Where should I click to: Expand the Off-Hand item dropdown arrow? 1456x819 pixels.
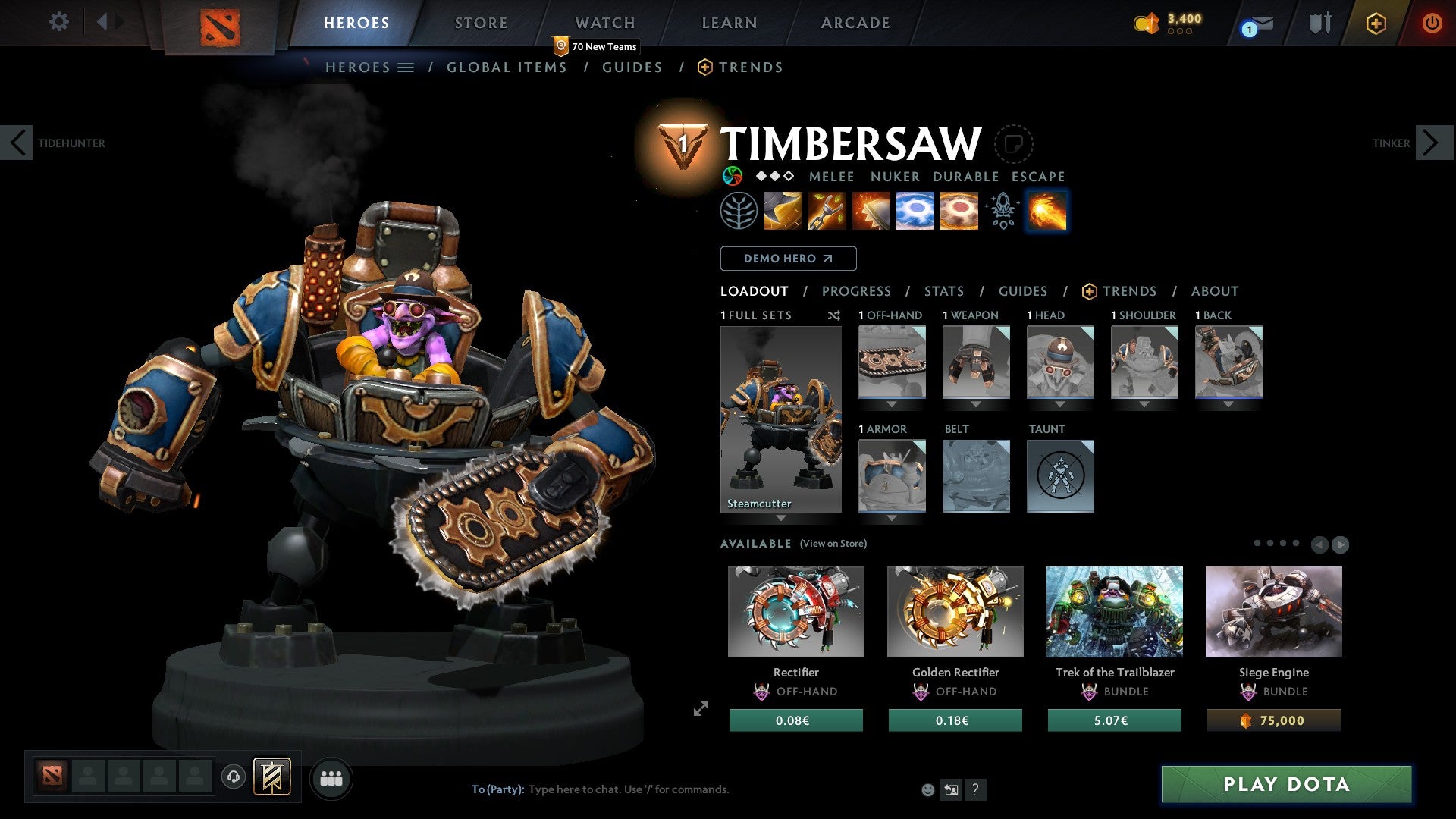891,404
